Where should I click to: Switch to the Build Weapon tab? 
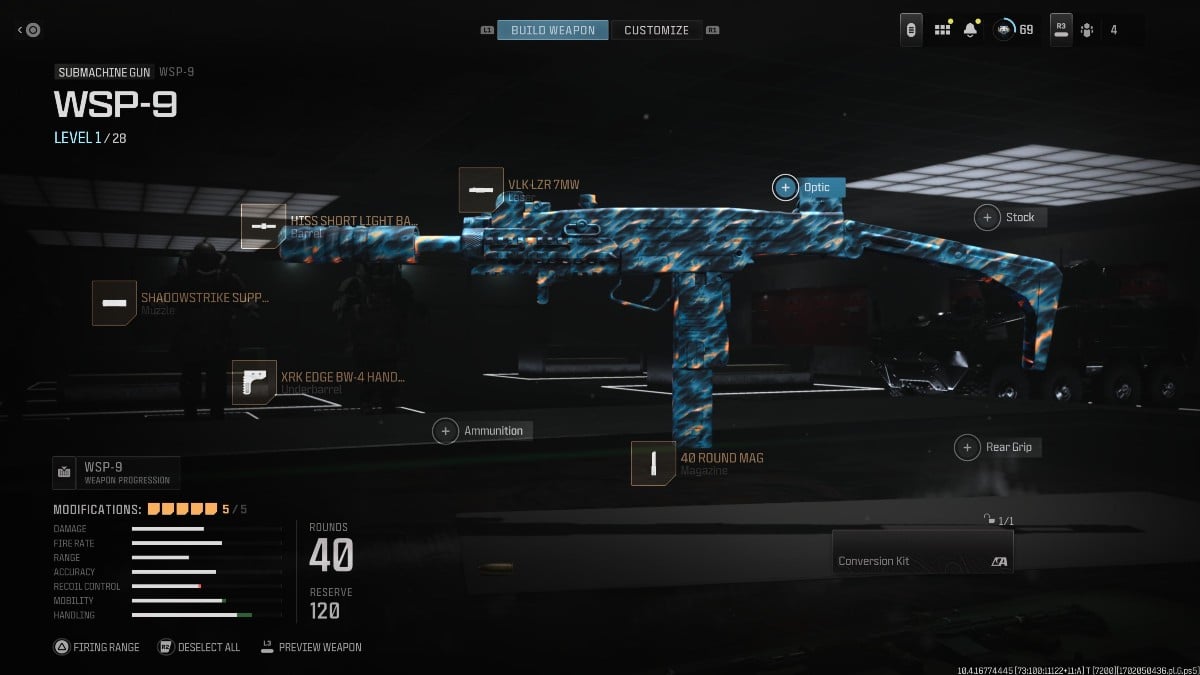[x=552, y=30]
